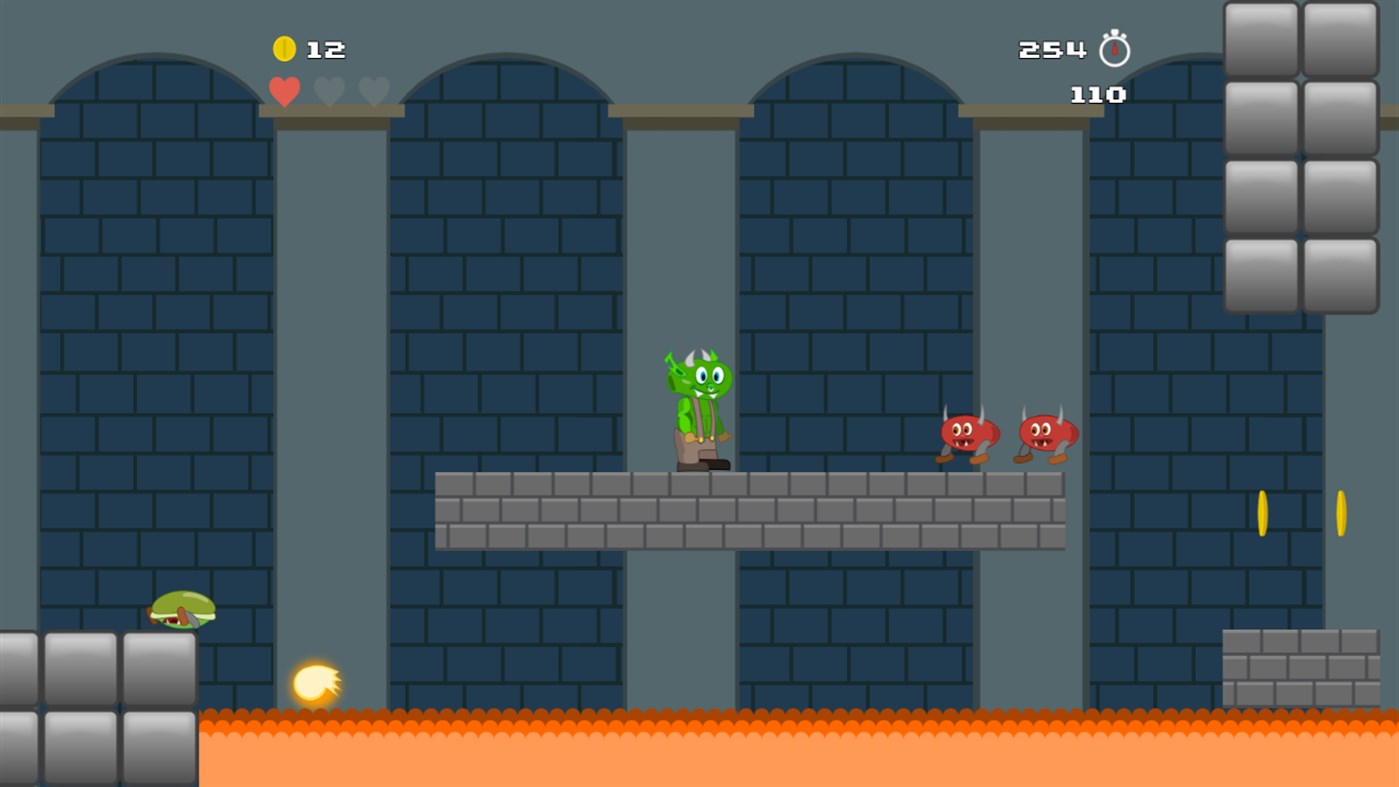This screenshot has width=1399, height=787.
Task: Toggle the red filled heart
Action: click(283, 91)
